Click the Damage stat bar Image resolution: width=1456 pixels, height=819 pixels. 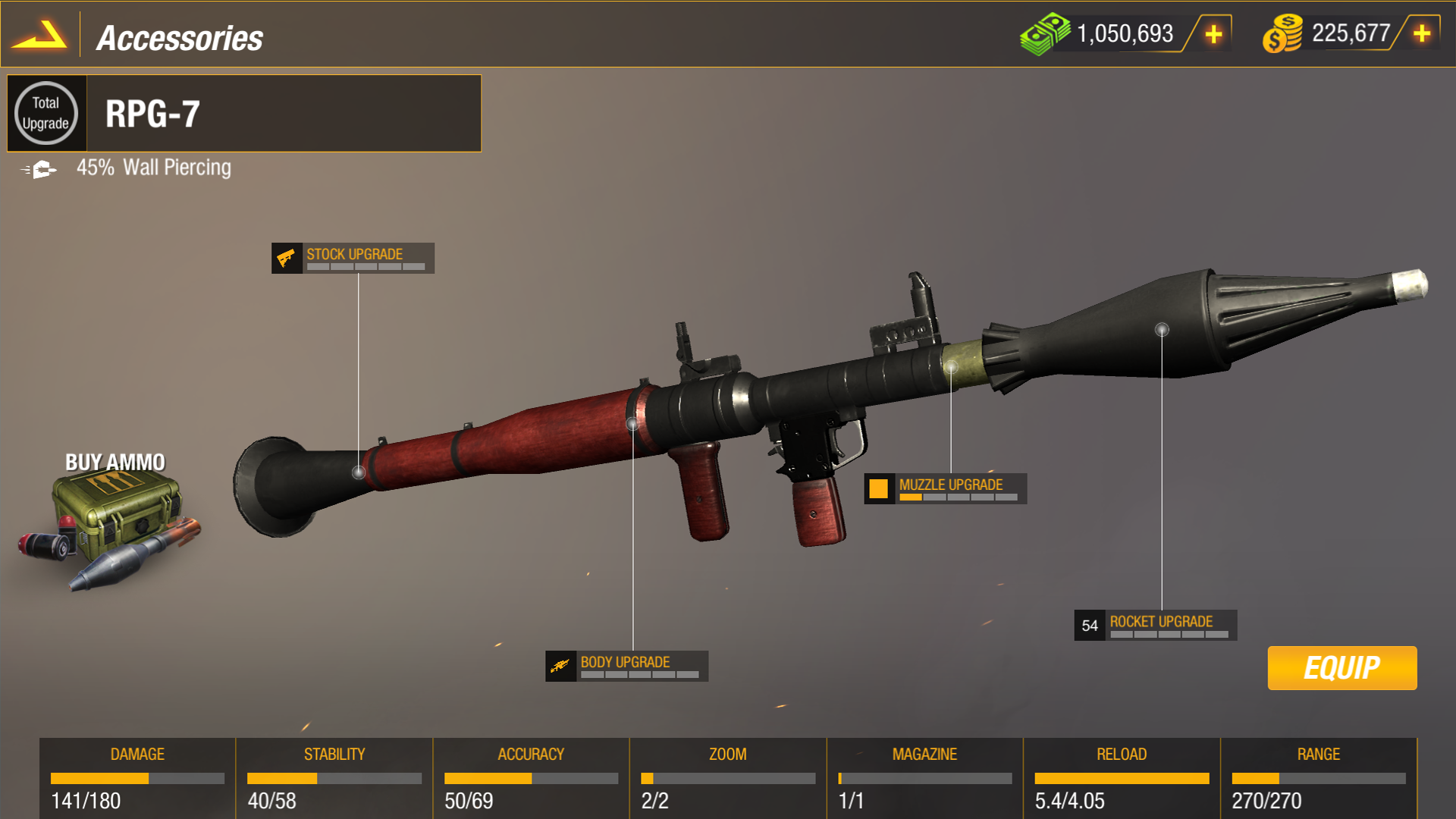[x=136, y=778]
